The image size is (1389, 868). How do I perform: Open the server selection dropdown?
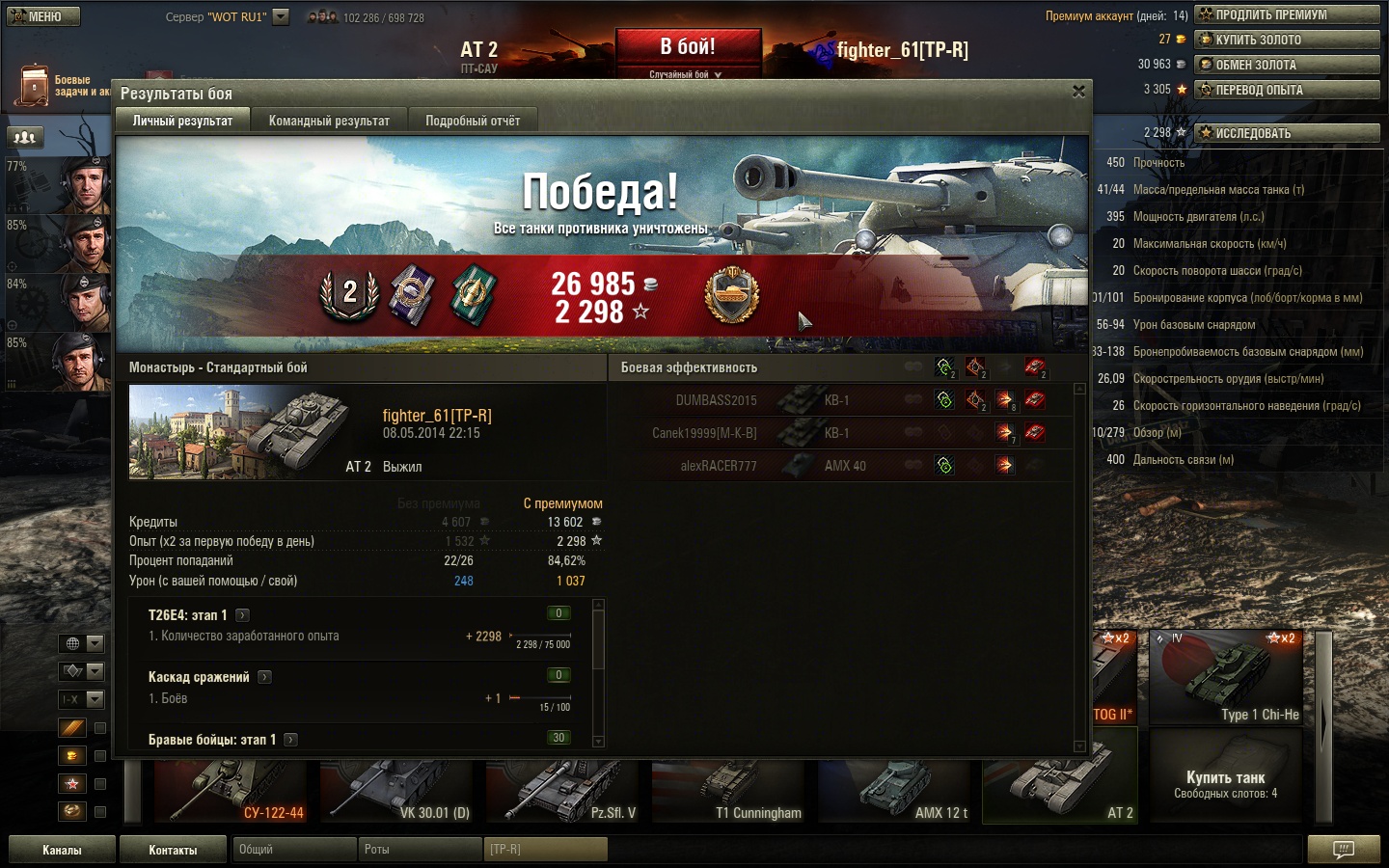pos(281,16)
